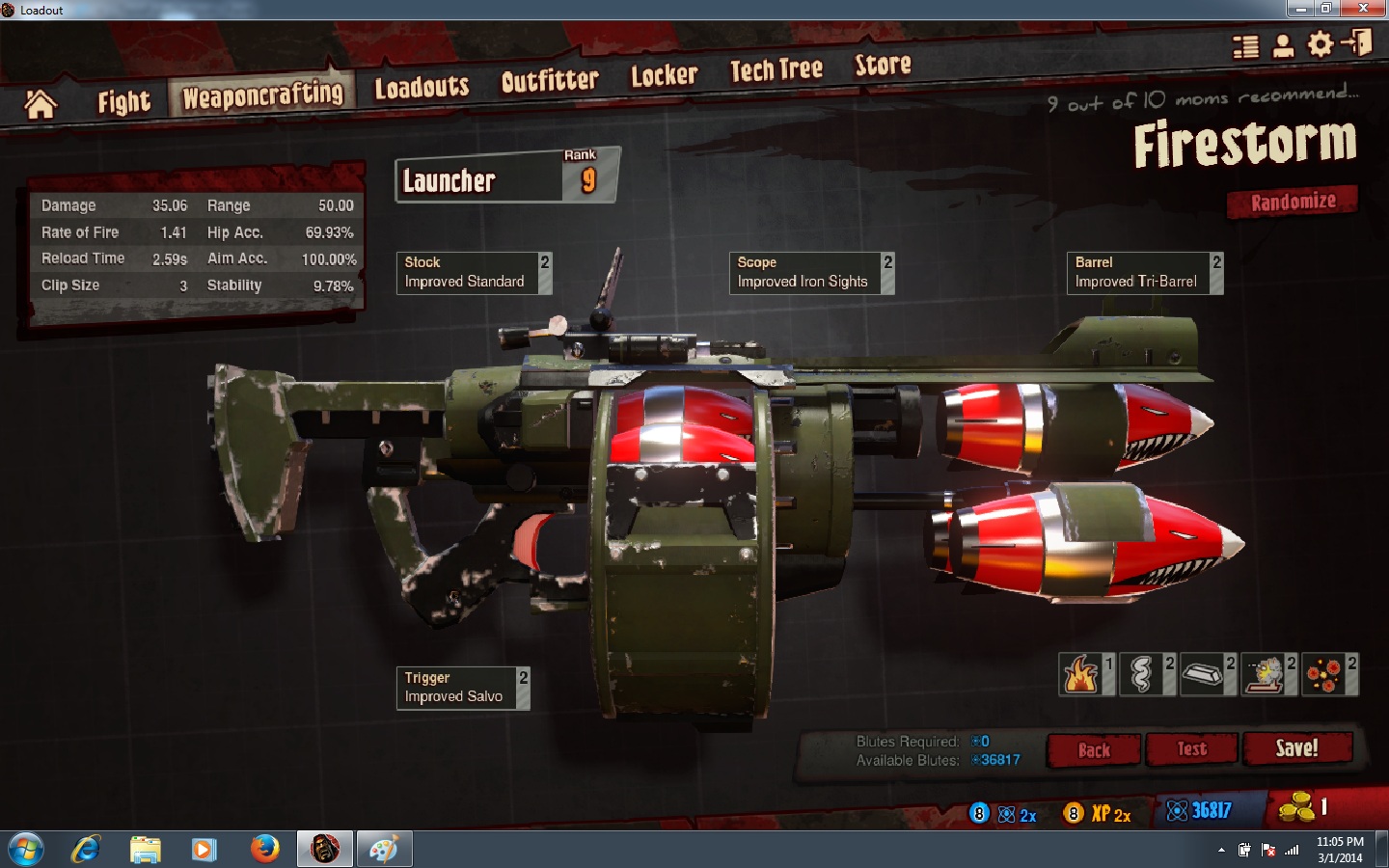Image resolution: width=1389 pixels, height=868 pixels.
Task: Close the Loadout window
Action: coord(1363,9)
